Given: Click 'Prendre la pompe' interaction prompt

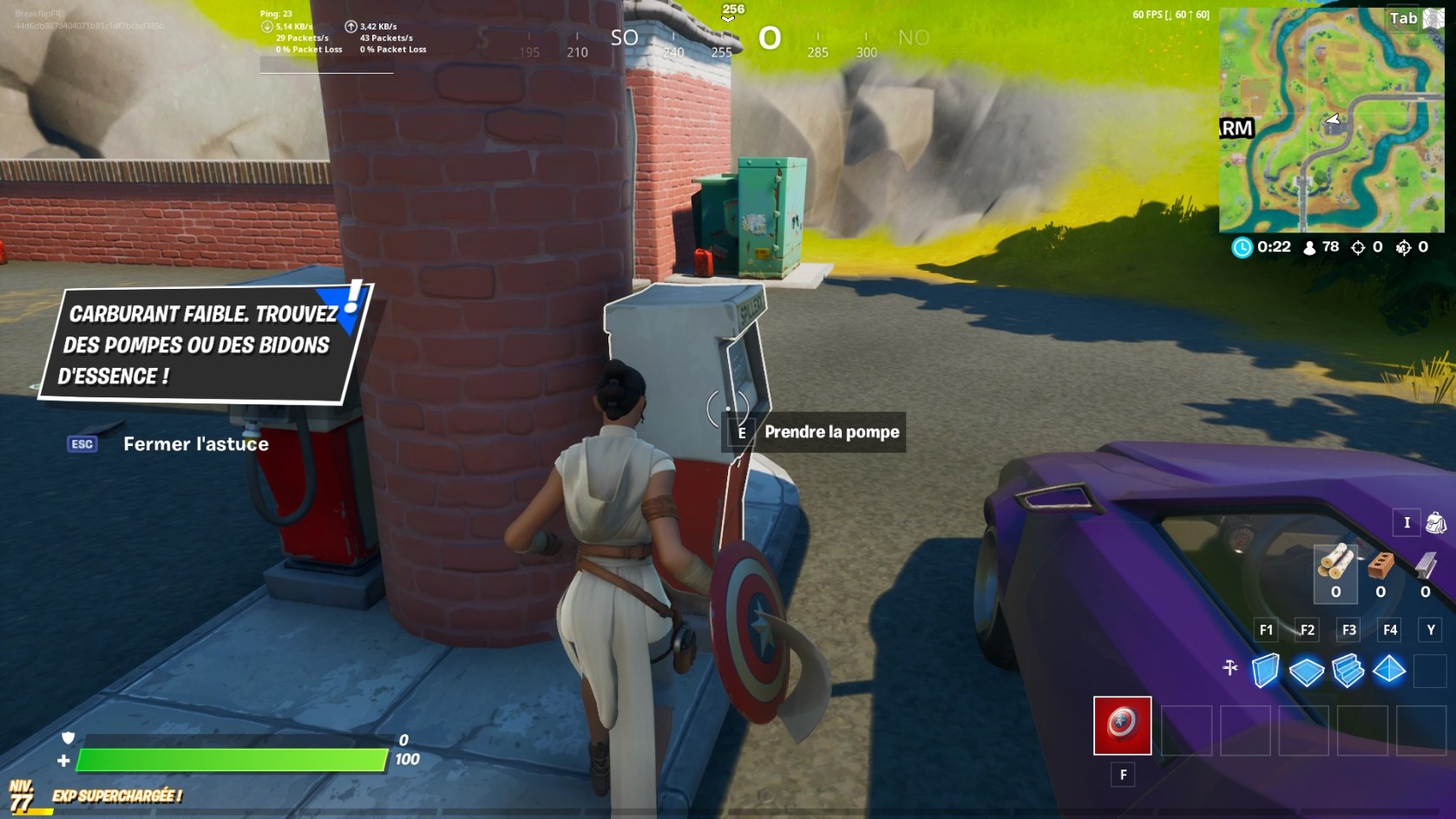Looking at the screenshot, I should 830,431.
